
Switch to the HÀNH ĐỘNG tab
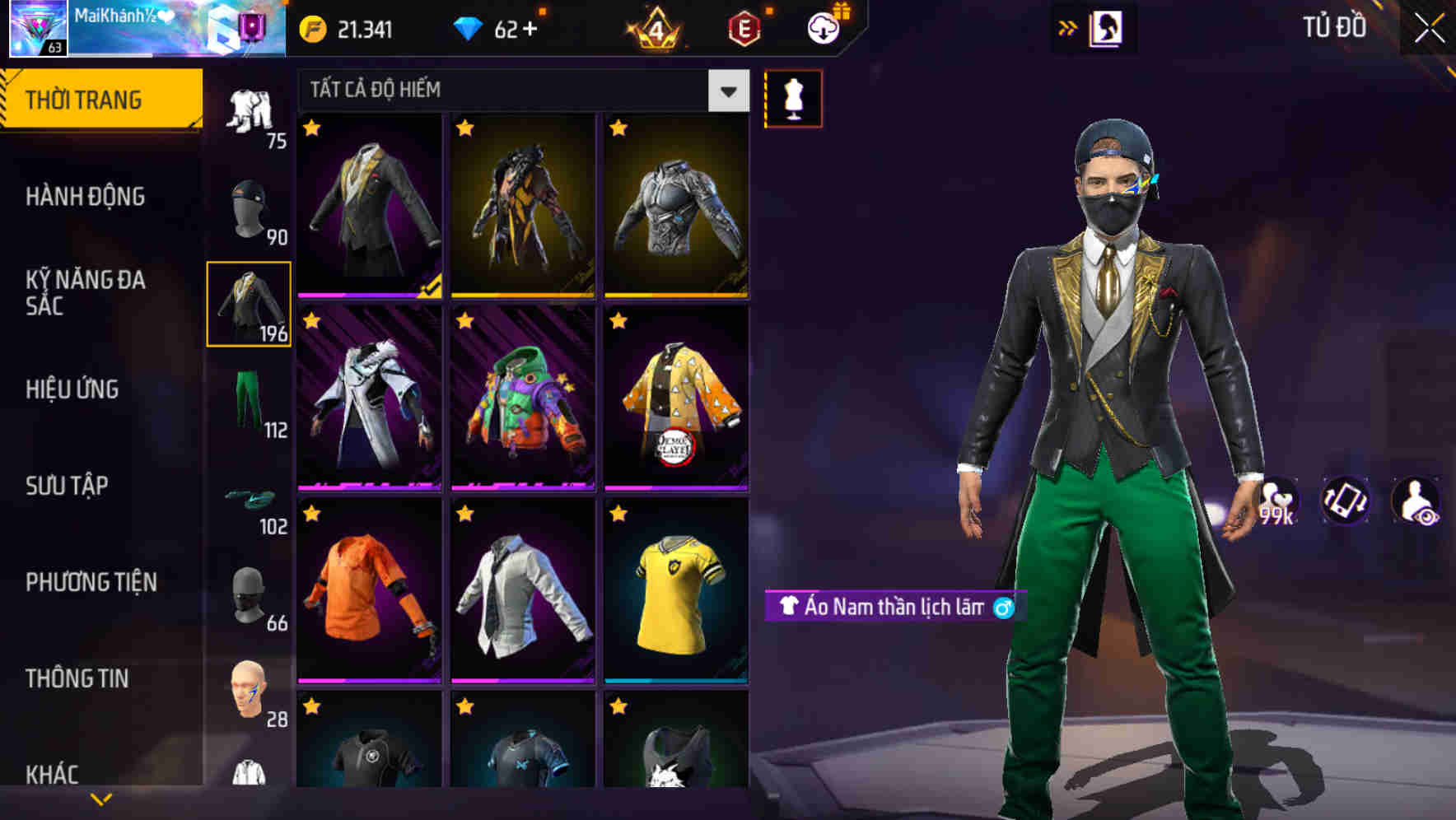tap(85, 197)
